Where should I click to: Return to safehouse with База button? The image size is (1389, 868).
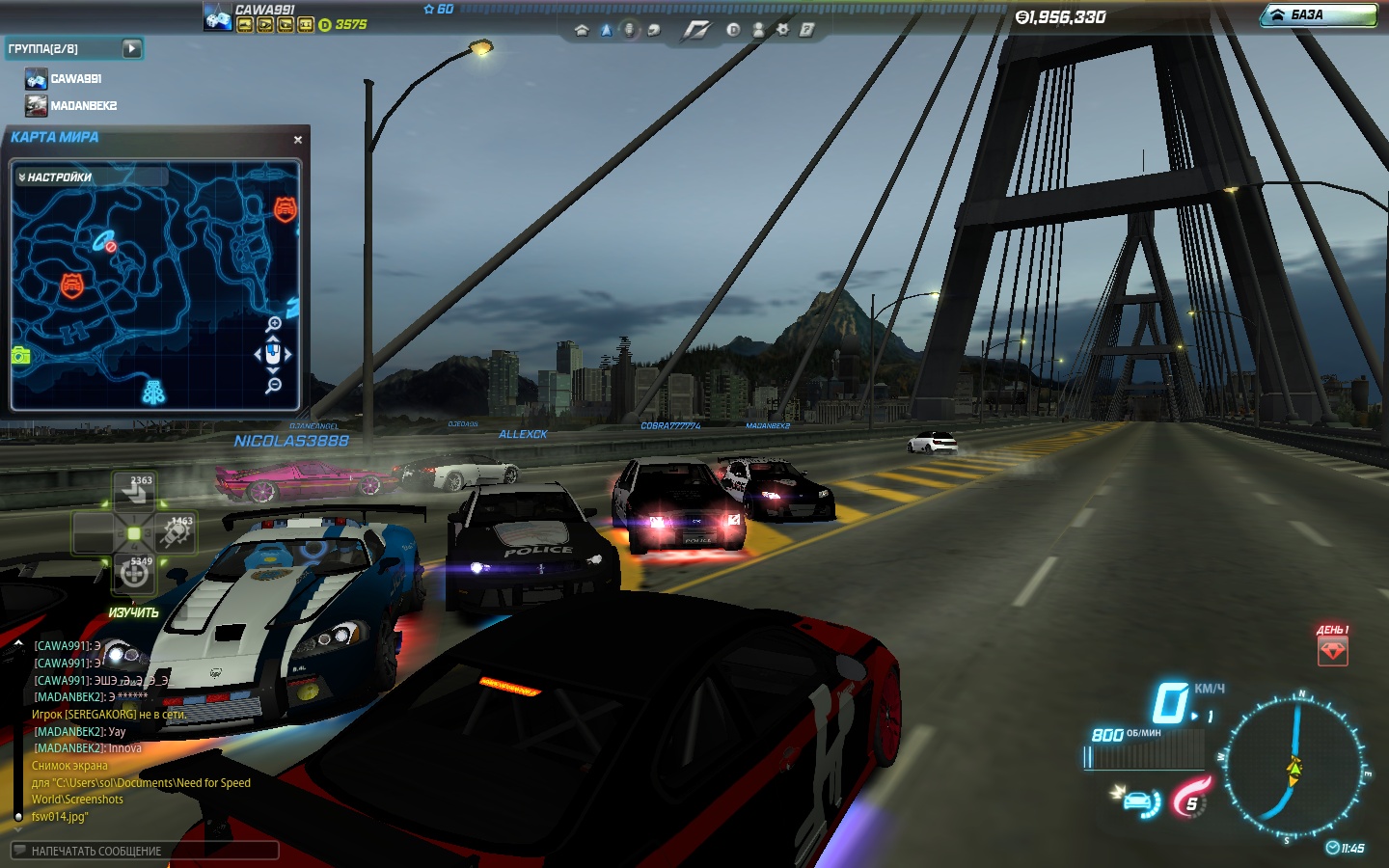tap(1319, 15)
